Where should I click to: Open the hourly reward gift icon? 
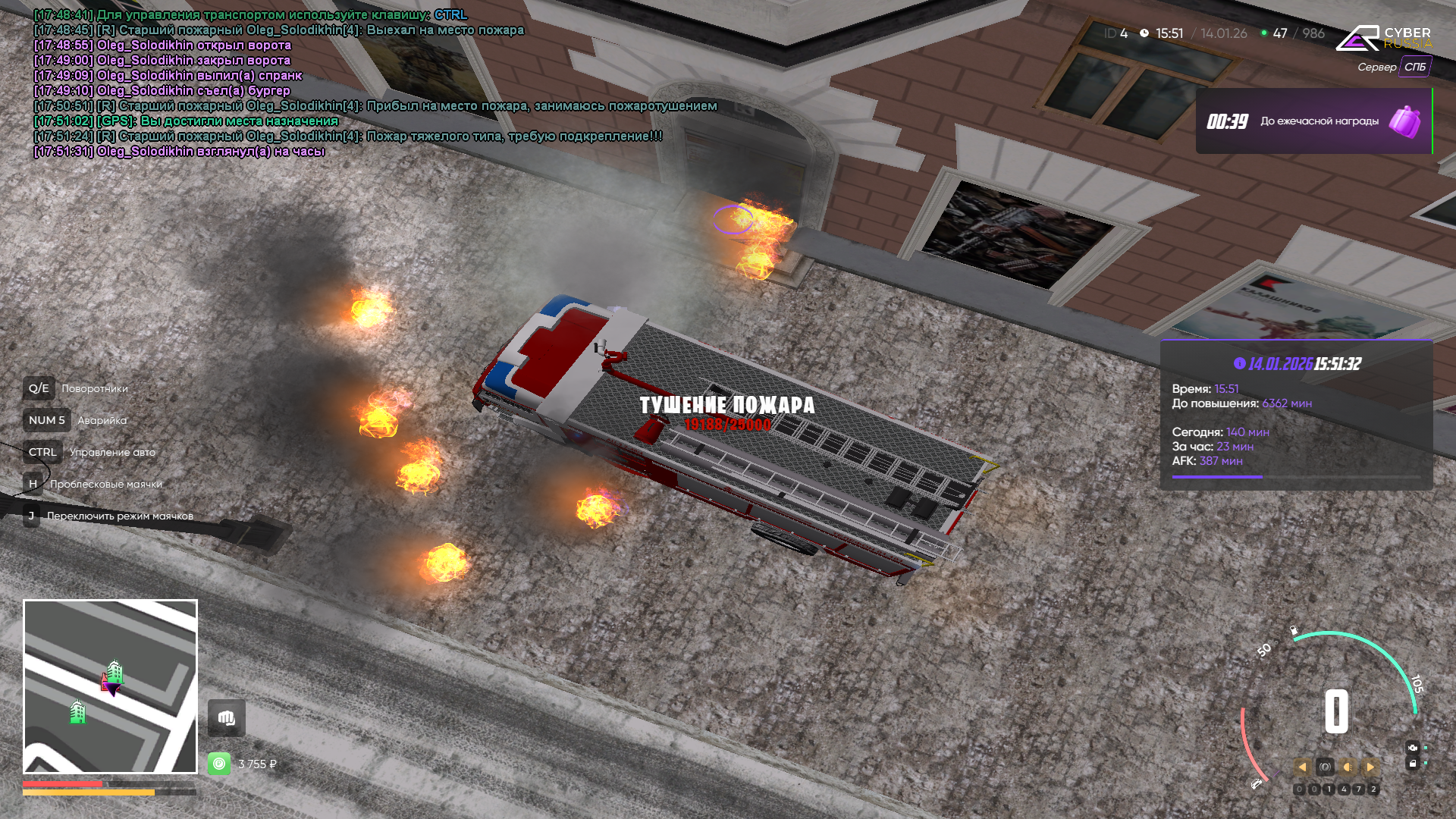pyautogui.click(x=1404, y=121)
